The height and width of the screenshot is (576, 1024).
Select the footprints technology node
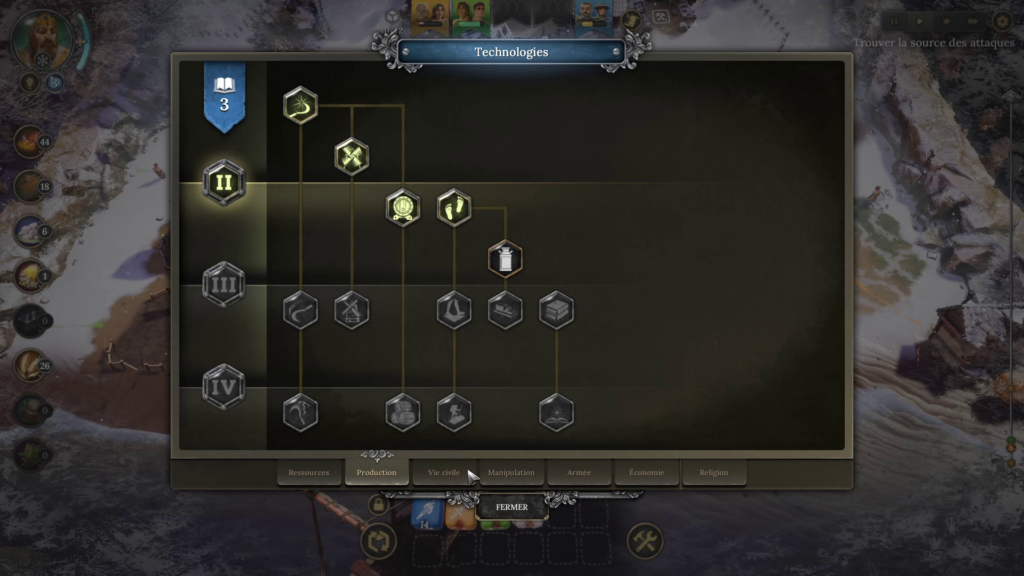click(454, 208)
